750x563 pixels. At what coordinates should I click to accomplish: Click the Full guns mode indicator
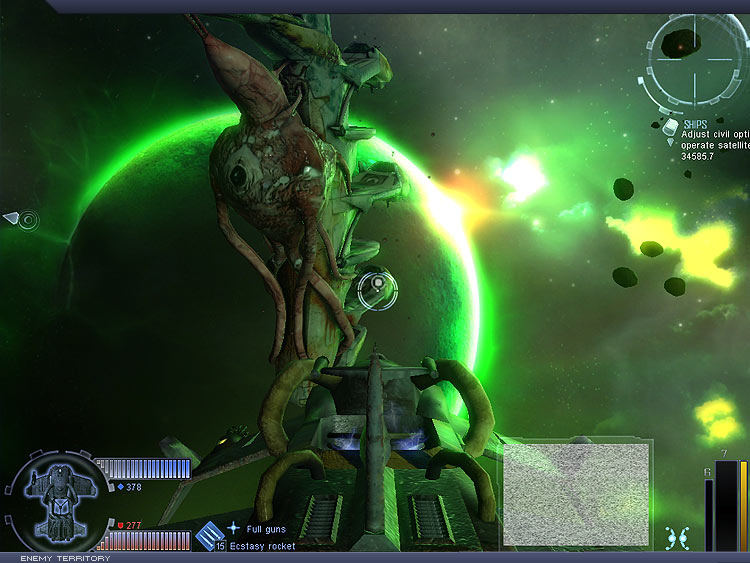click(x=233, y=527)
